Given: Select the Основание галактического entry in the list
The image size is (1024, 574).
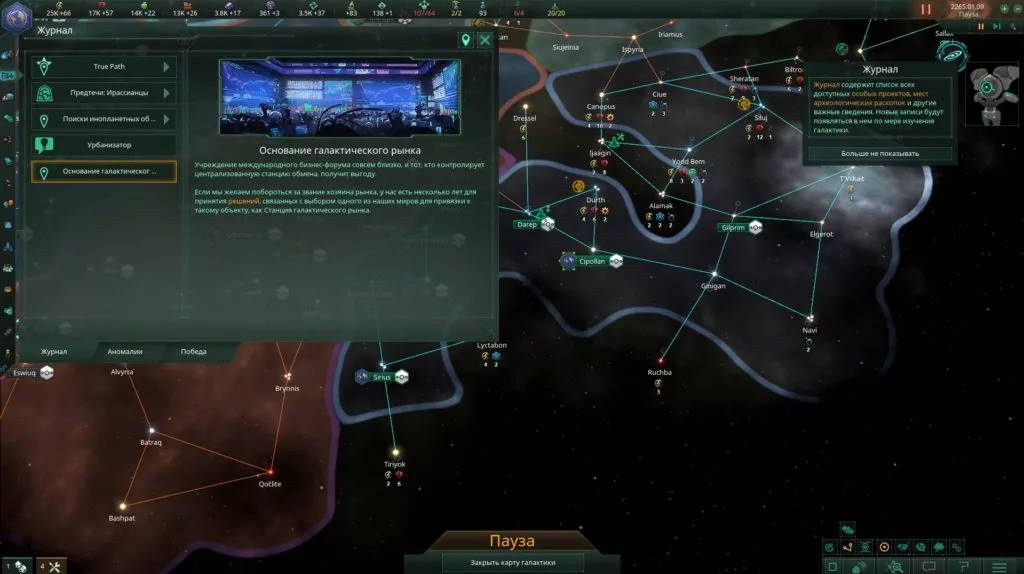Looking at the screenshot, I should pyautogui.click(x=104, y=172).
